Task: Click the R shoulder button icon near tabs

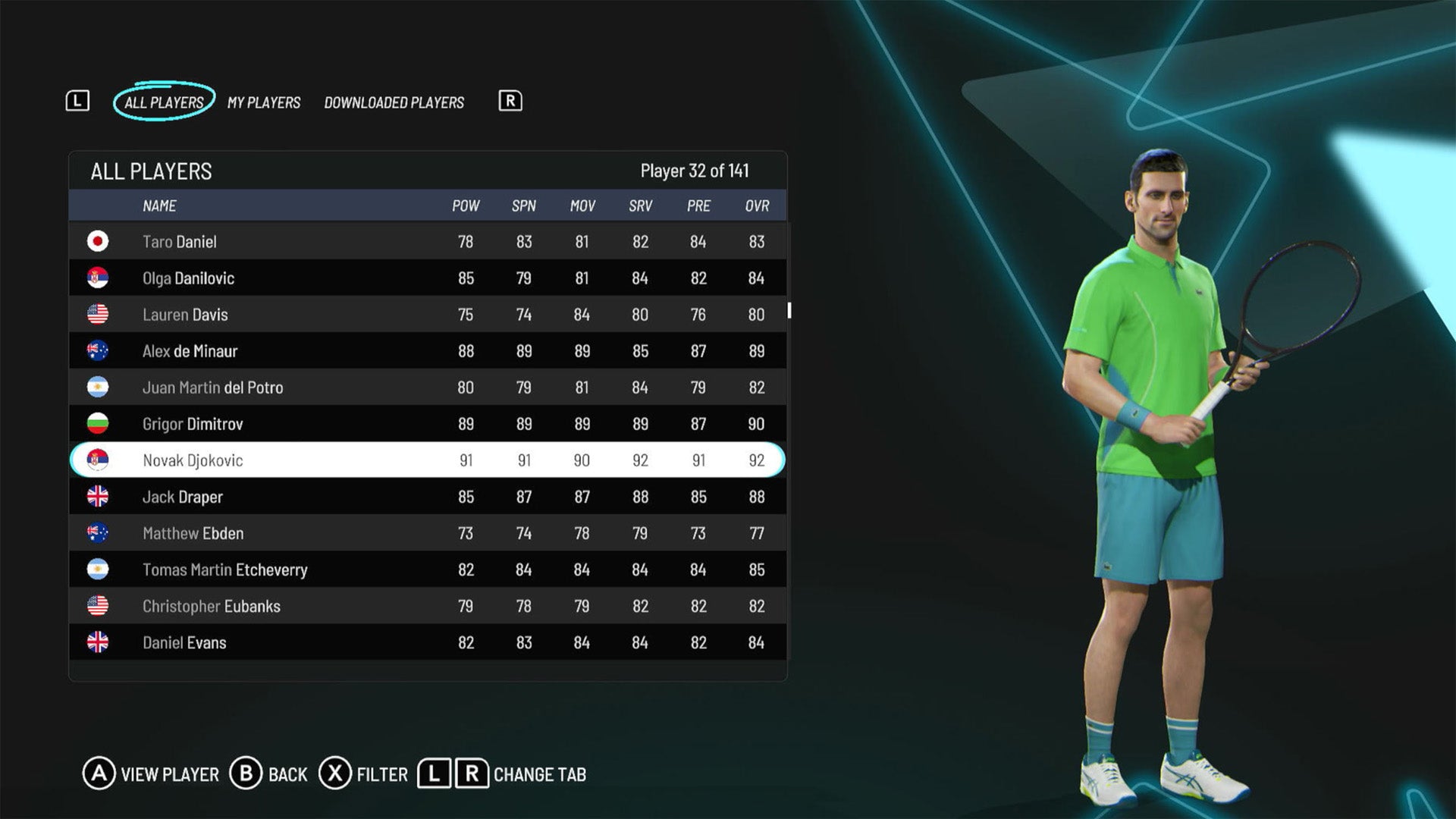Action: point(510,101)
